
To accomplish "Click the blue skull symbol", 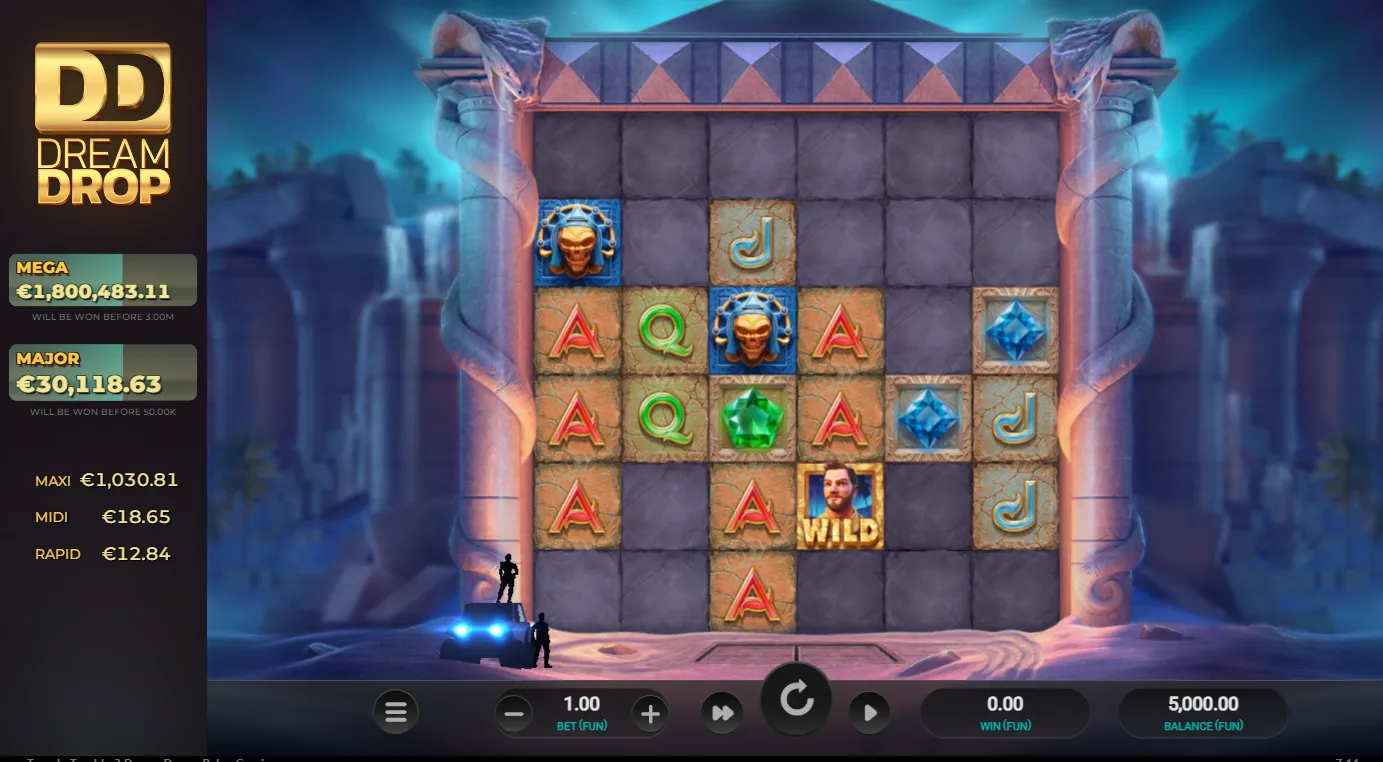I will (753, 330).
